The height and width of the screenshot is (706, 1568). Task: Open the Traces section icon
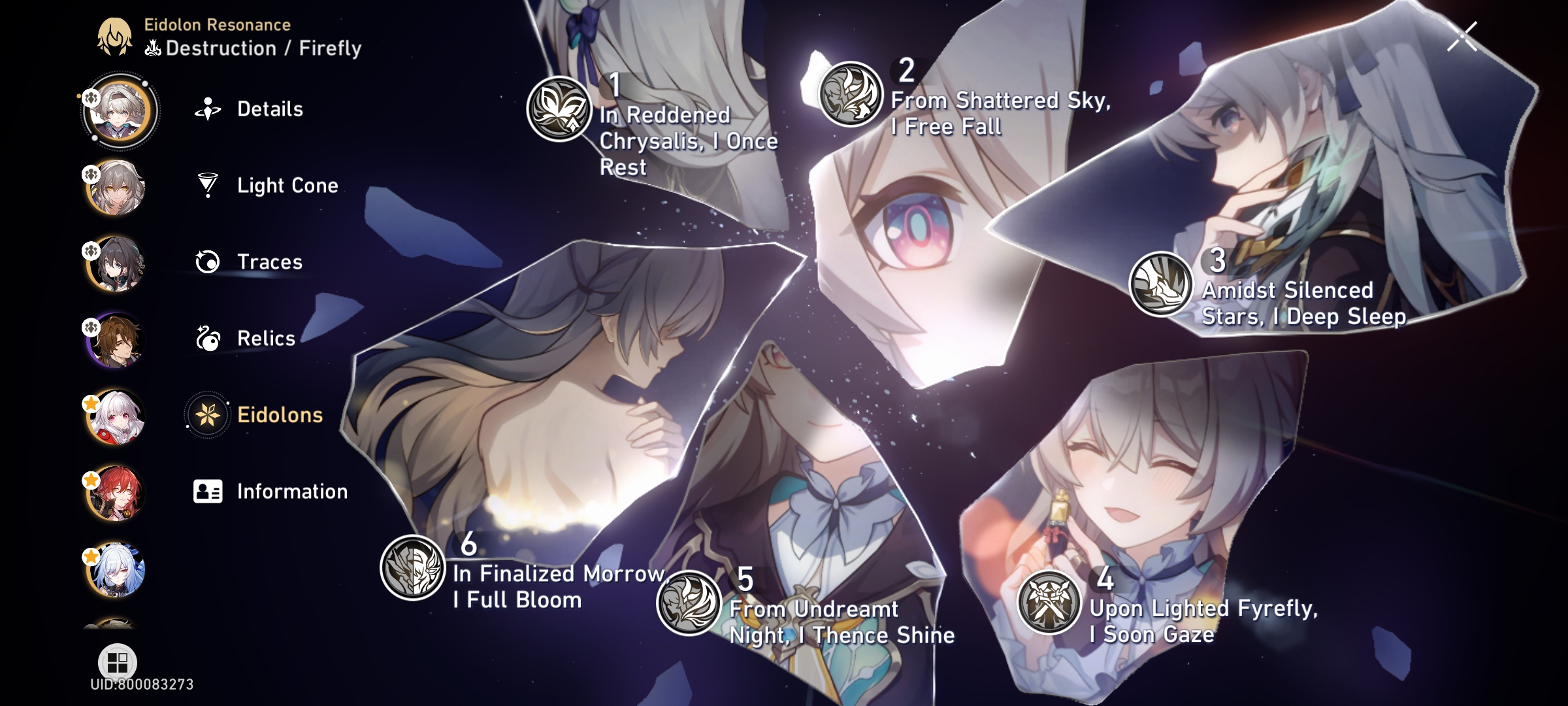click(x=208, y=262)
